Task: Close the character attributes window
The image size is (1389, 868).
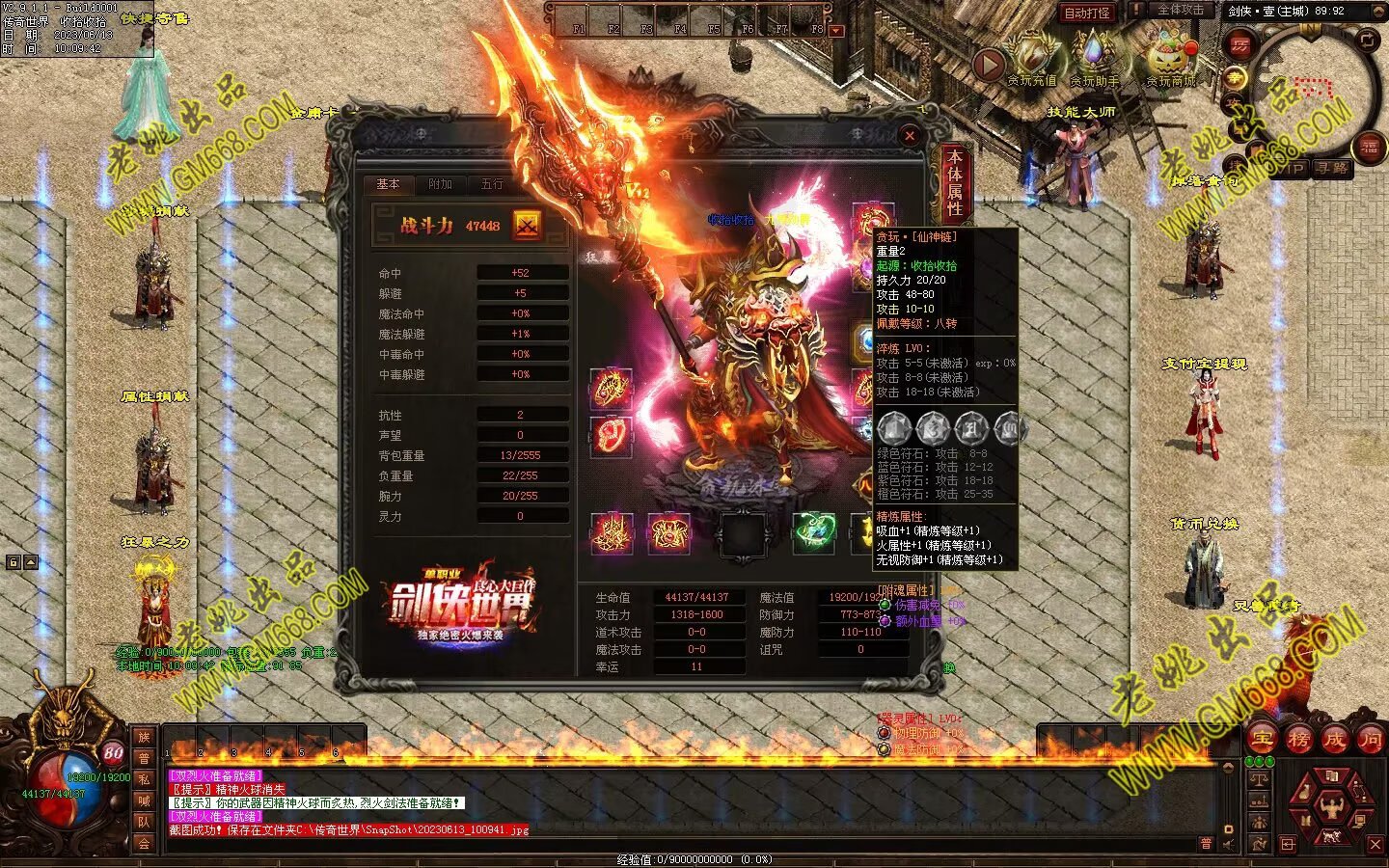Action: click(x=909, y=136)
